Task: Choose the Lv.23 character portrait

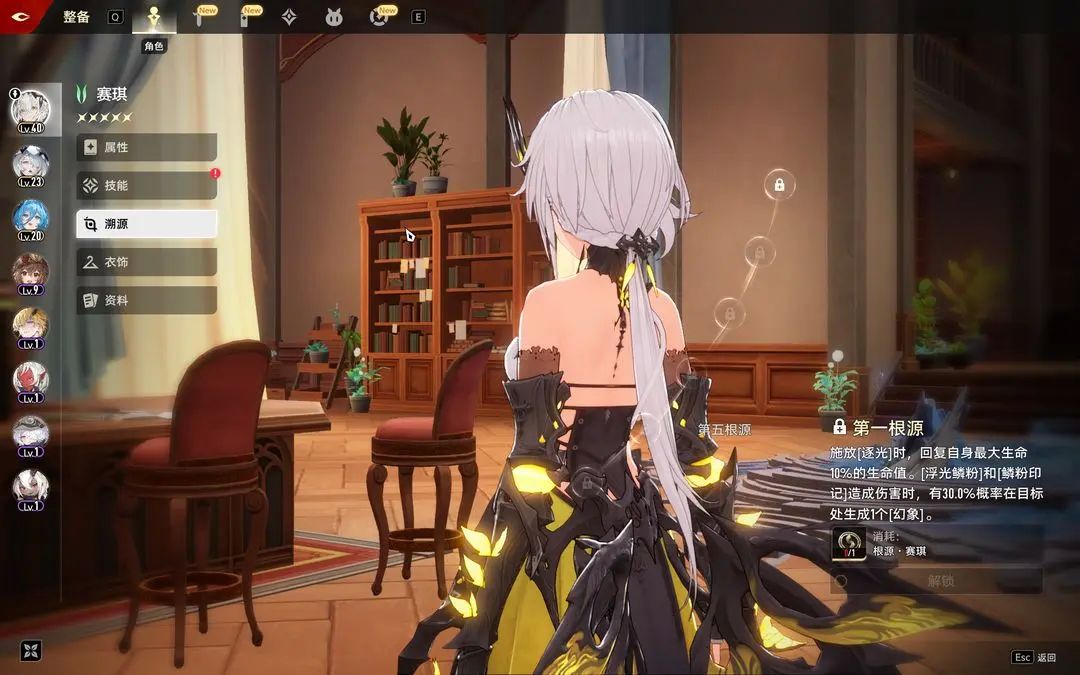Action: click(x=30, y=165)
